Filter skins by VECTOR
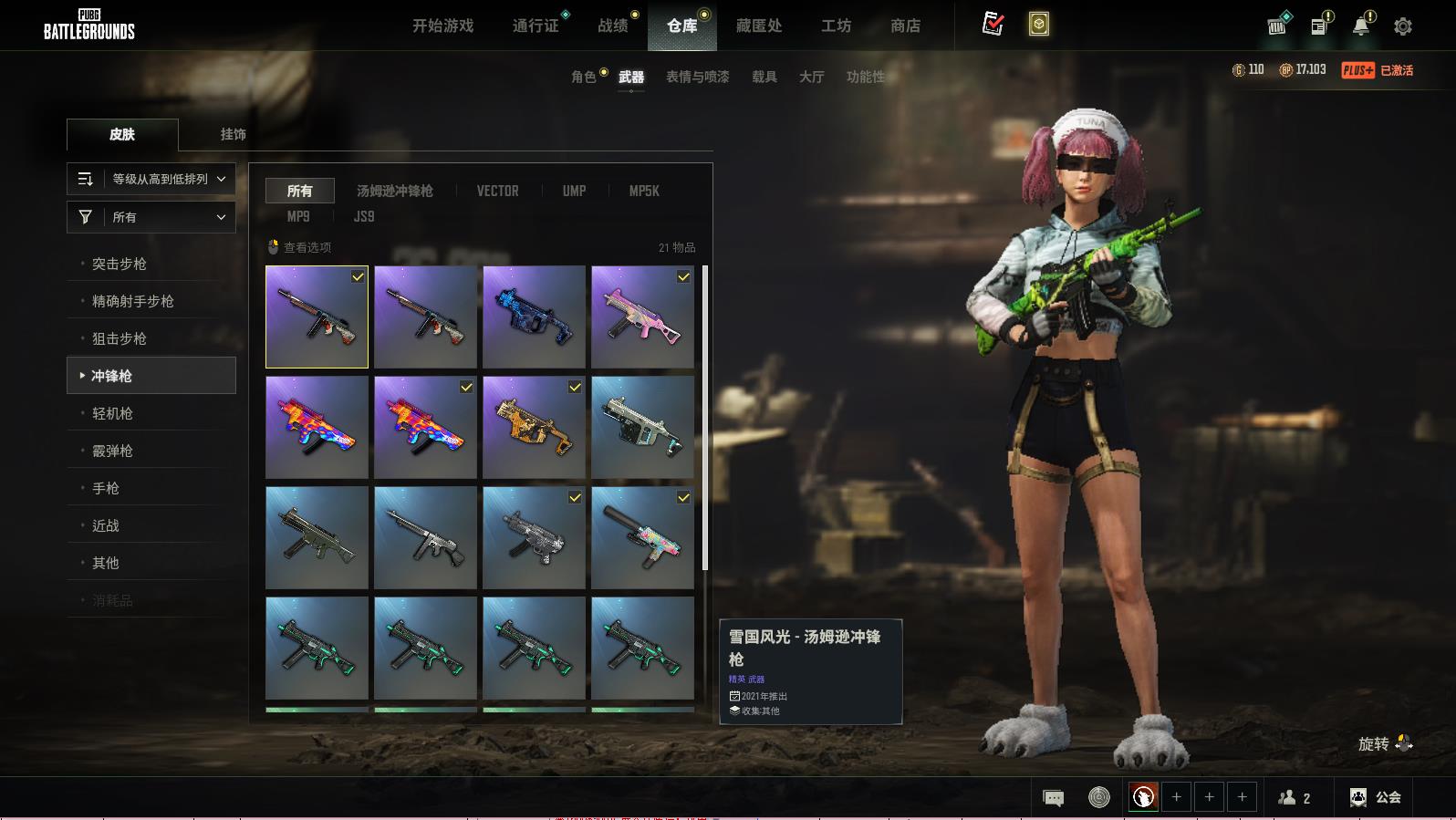Image resolution: width=1456 pixels, height=820 pixels. click(x=497, y=191)
